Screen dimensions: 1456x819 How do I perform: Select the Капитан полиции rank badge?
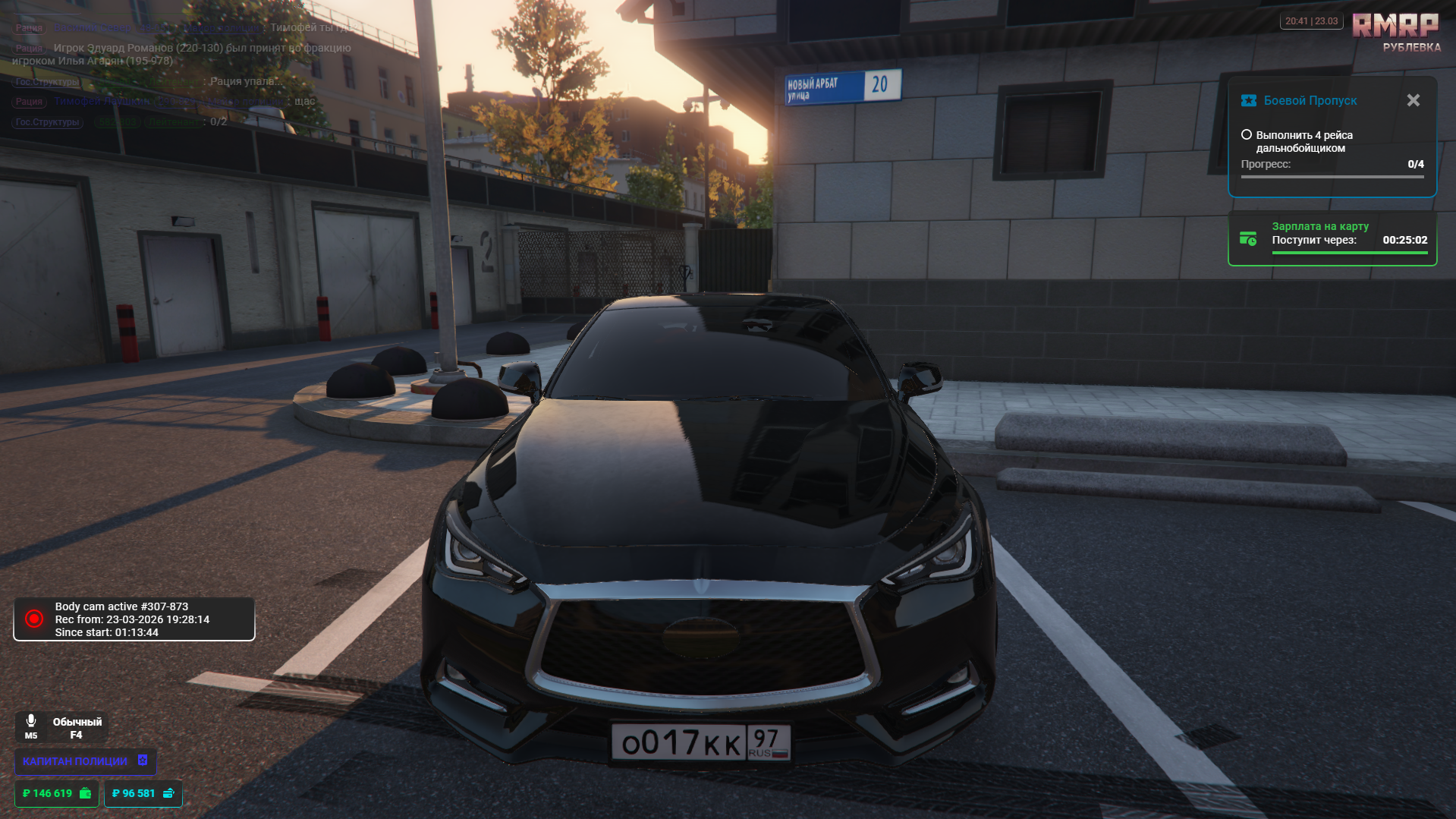click(85, 761)
